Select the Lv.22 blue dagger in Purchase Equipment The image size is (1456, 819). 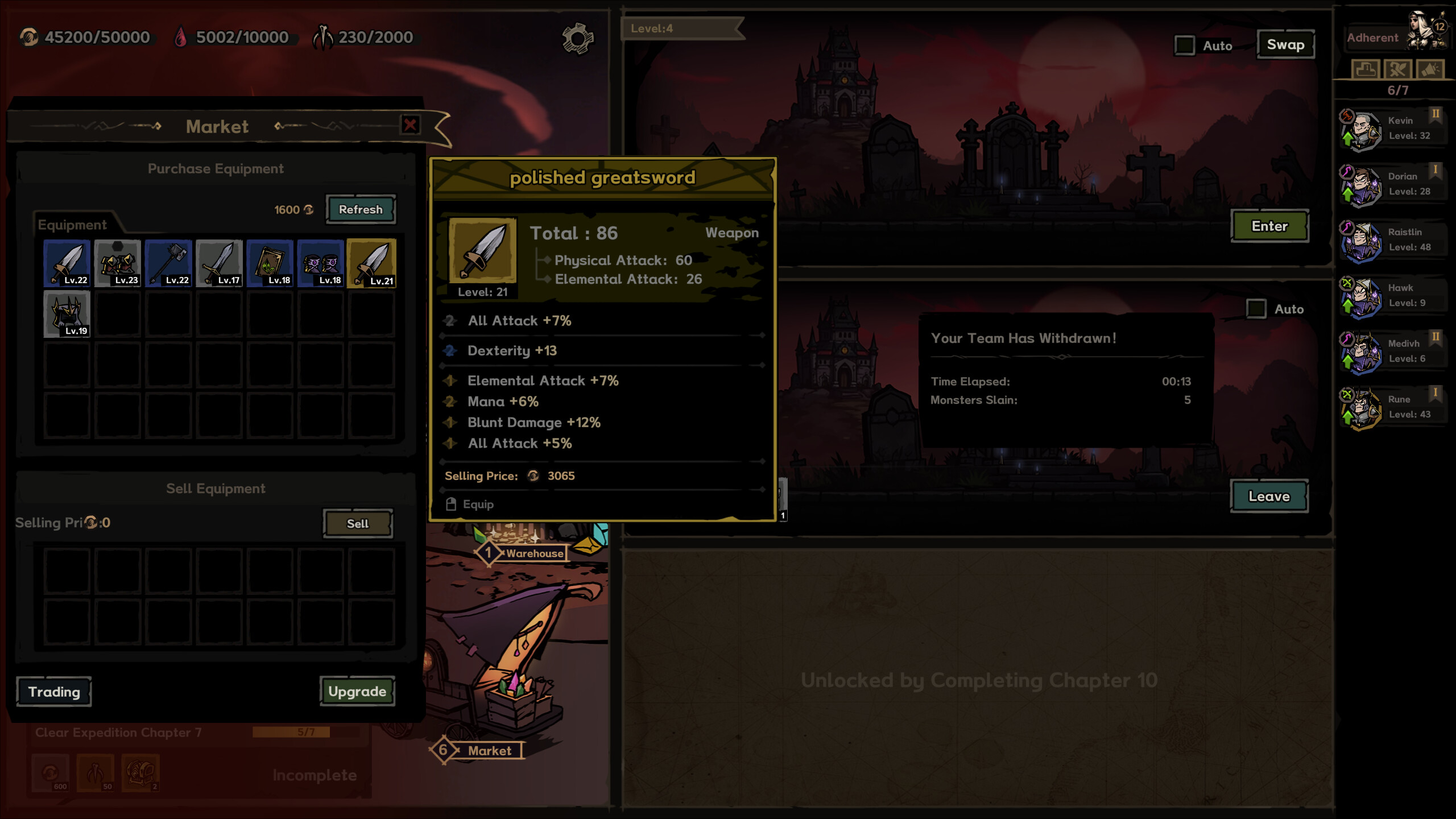tap(67, 262)
